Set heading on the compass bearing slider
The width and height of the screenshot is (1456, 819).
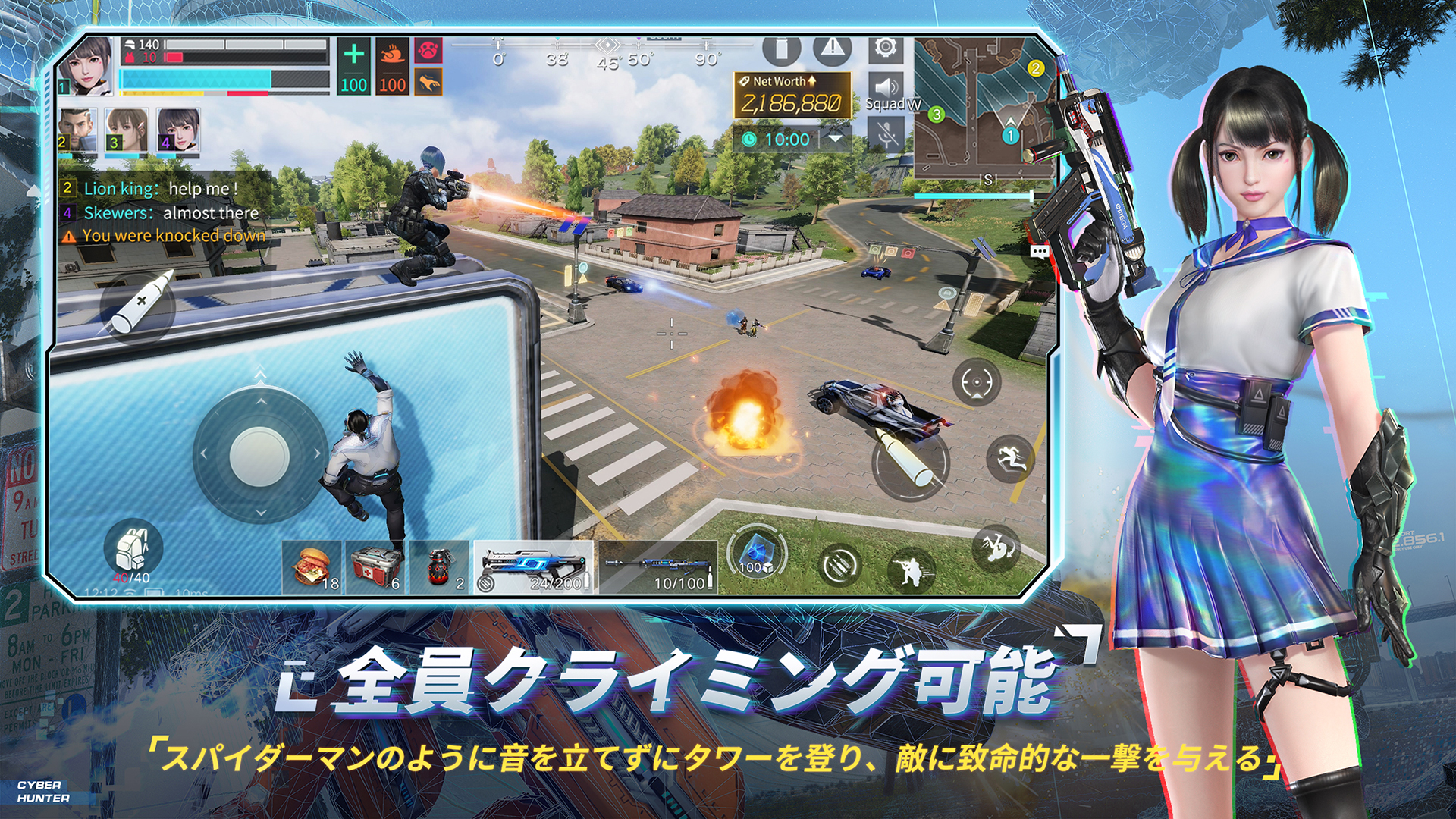click(x=607, y=47)
